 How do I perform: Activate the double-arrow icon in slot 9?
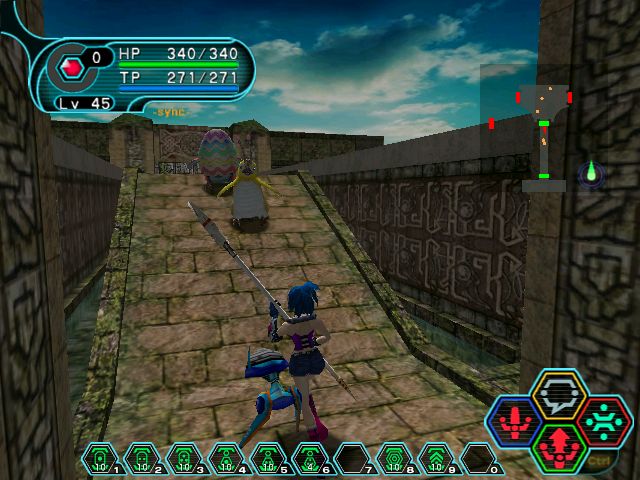pyautogui.click(x=436, y=460)
